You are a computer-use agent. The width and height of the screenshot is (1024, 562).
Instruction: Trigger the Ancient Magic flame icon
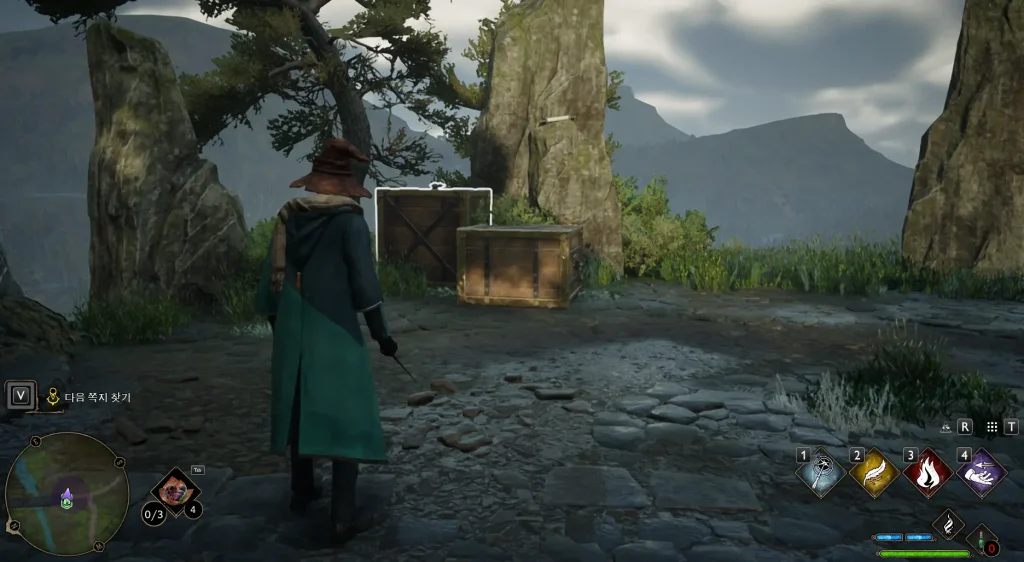pos(948,524)
